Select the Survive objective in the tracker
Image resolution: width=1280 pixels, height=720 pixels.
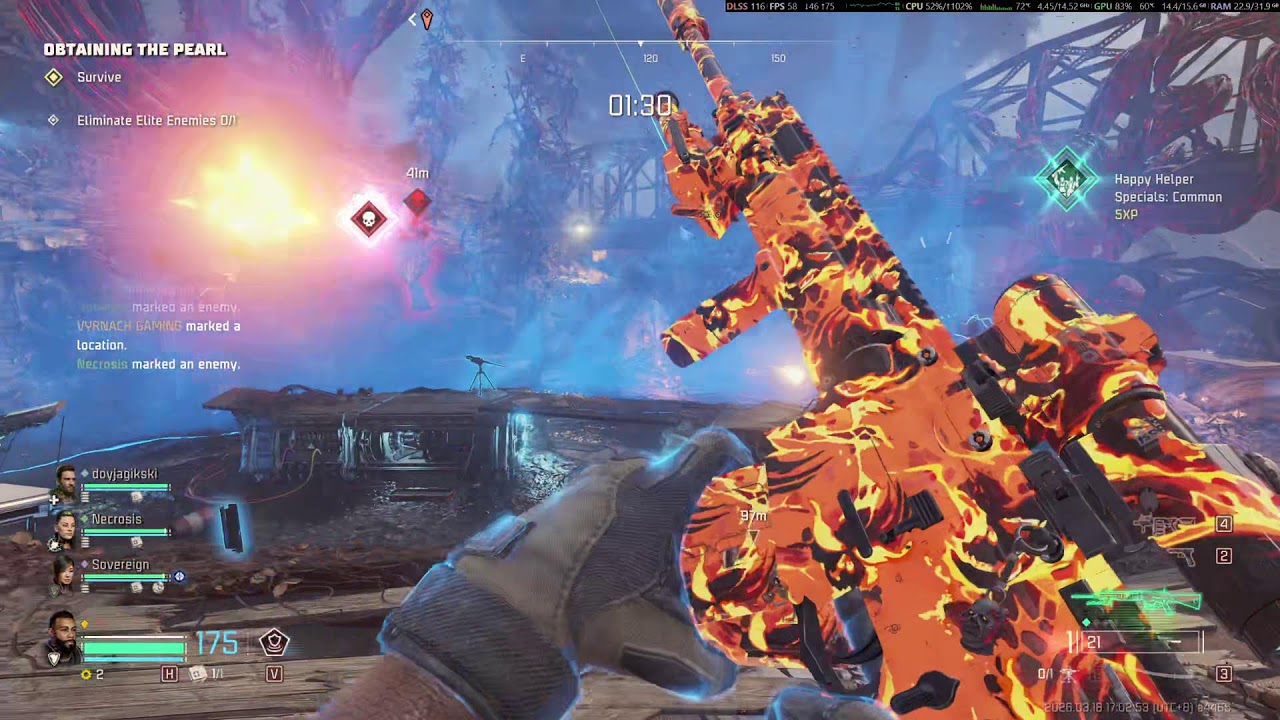[98, 77]
